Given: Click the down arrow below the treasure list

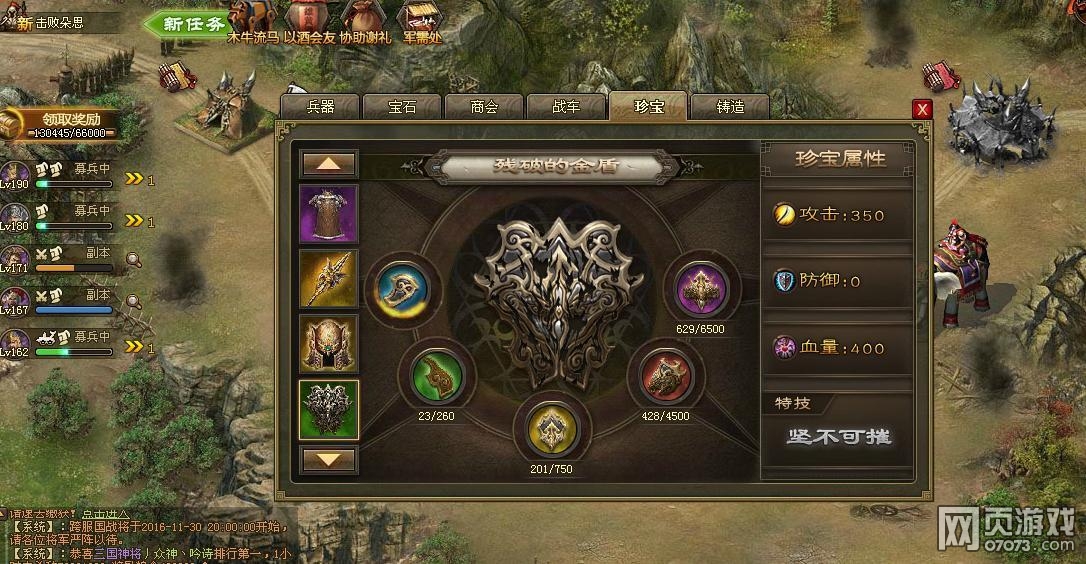Looking at the screenshot, I should pyautogui.click(x=329, y=460).
